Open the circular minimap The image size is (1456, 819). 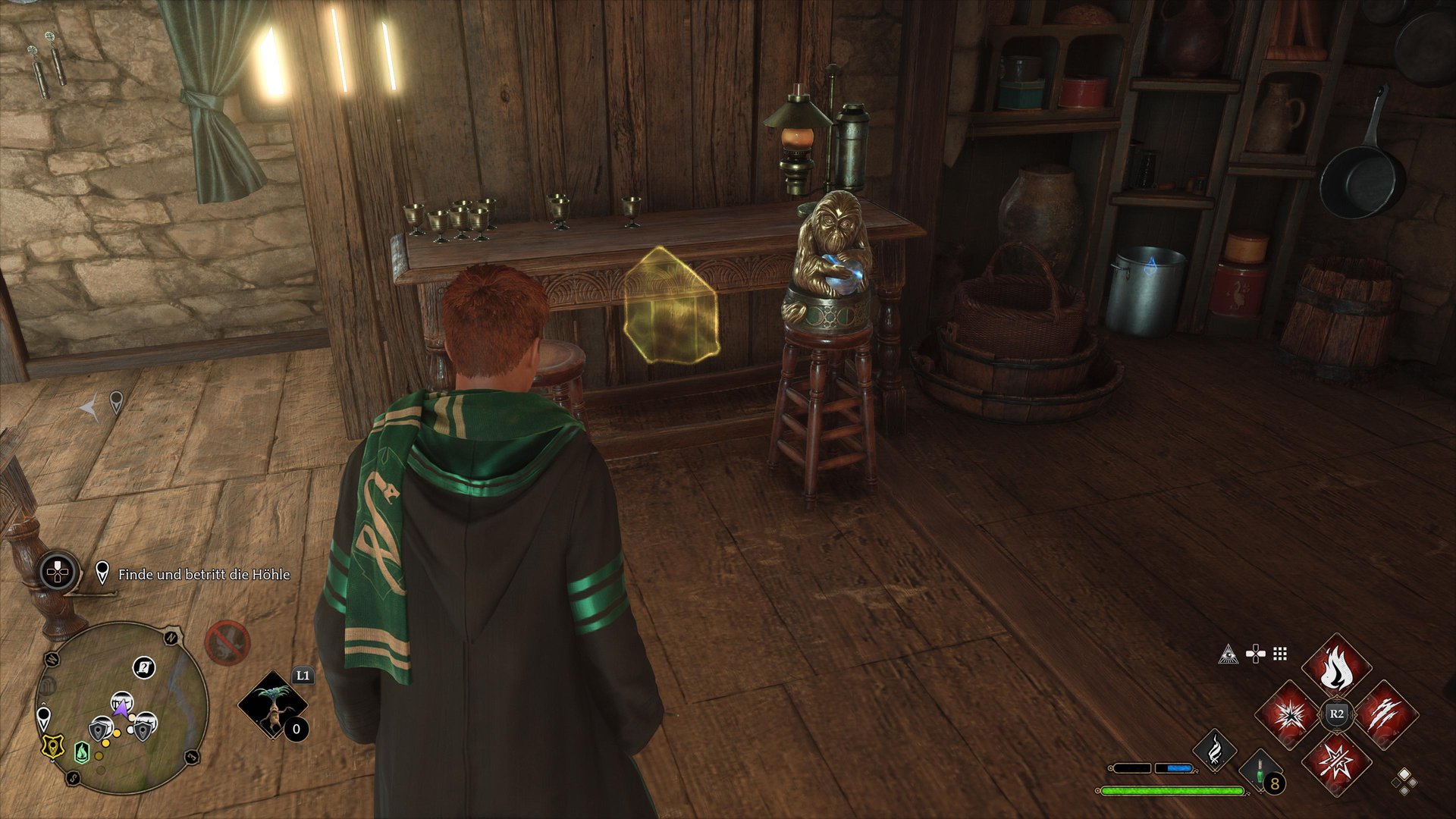click(x=121, y=708)
